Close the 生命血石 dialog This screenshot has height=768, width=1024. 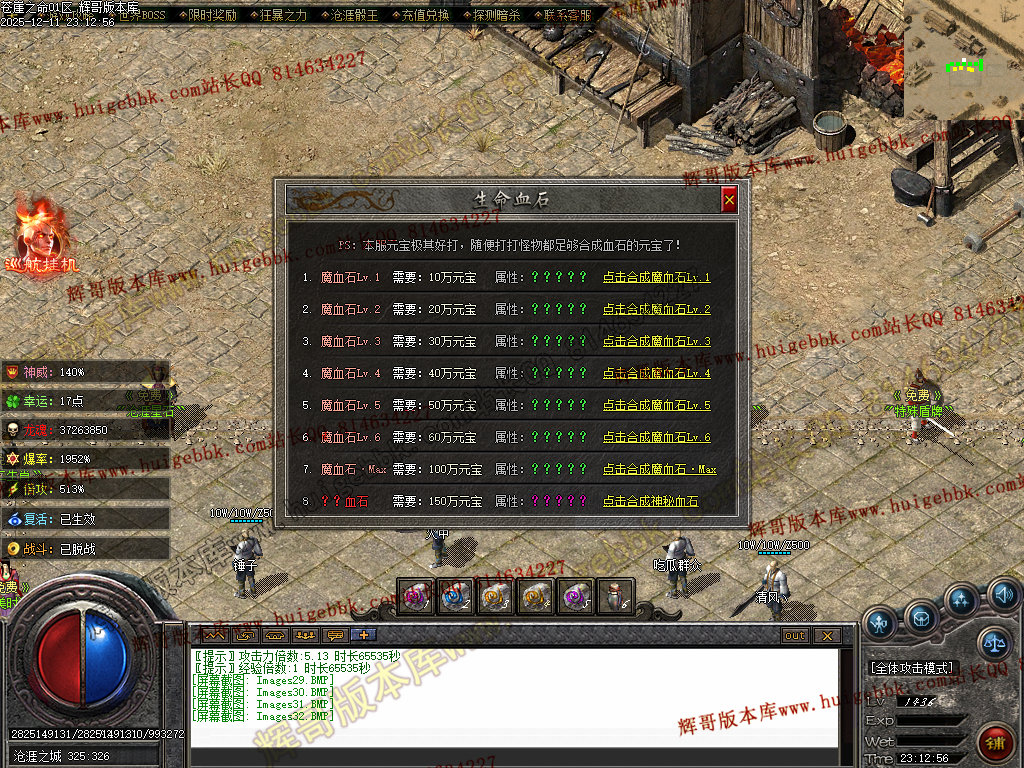point(729,201)
